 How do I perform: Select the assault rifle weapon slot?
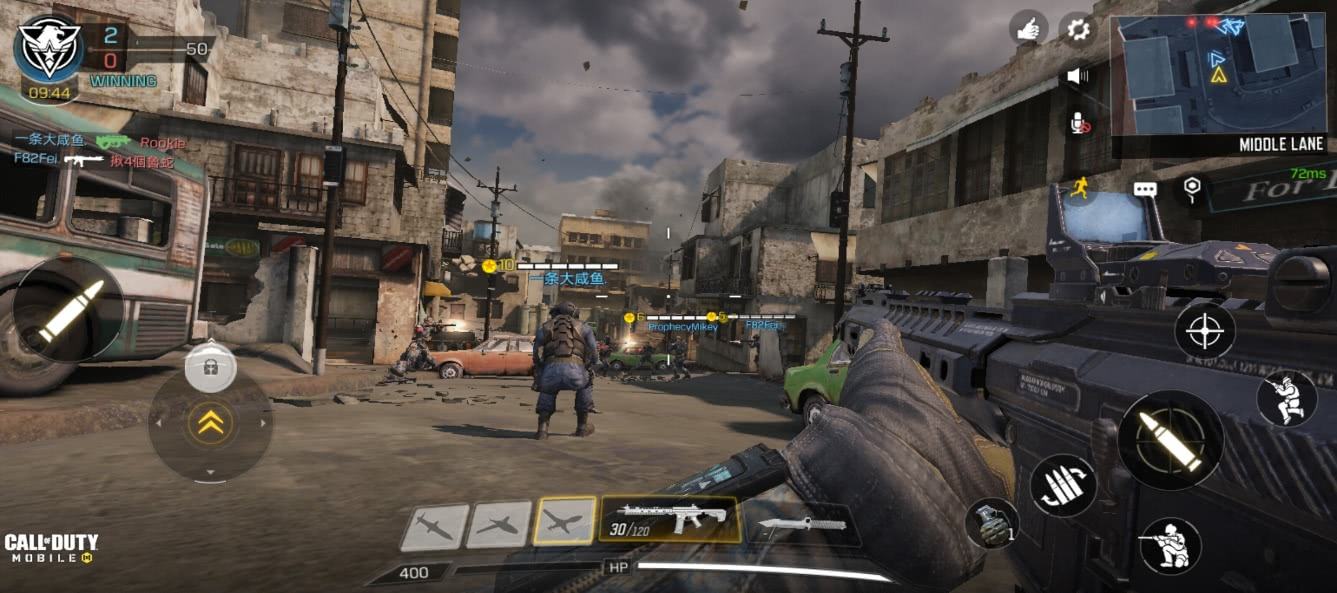coord(669,520)
